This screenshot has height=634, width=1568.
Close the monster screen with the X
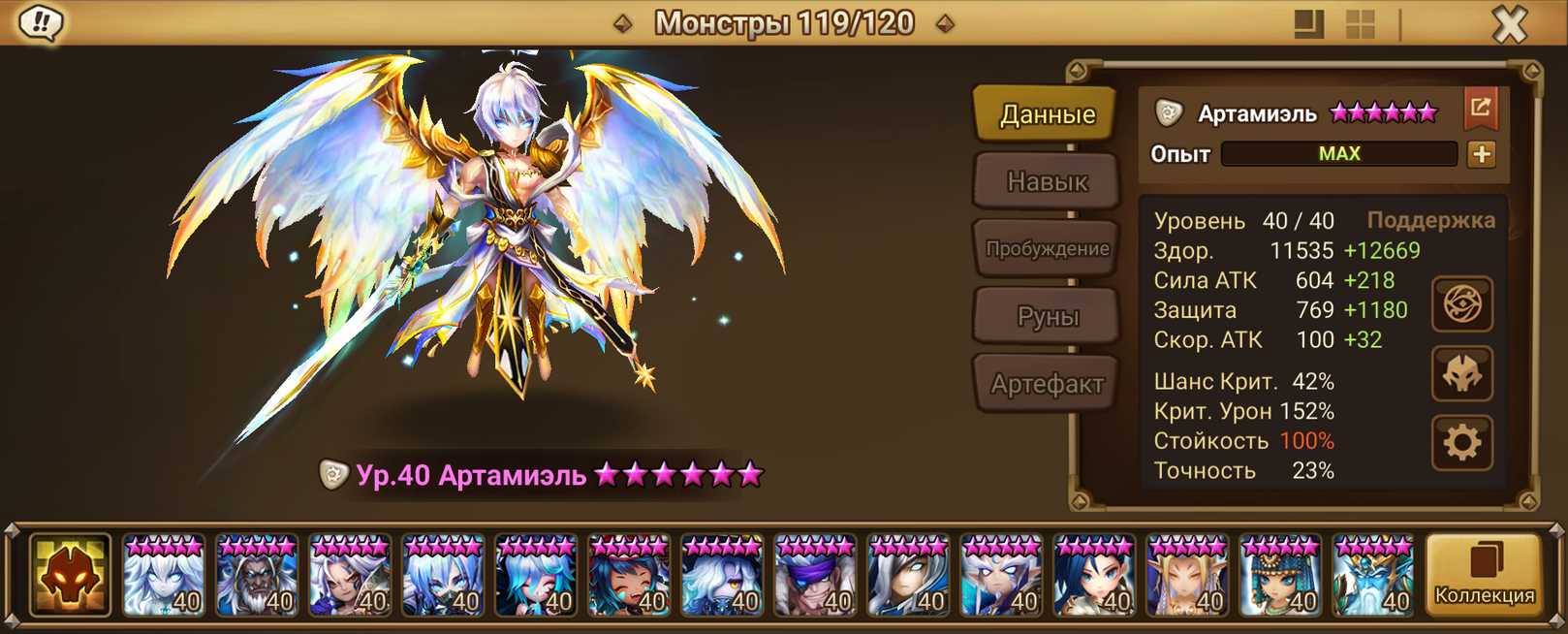[1509, 23]
